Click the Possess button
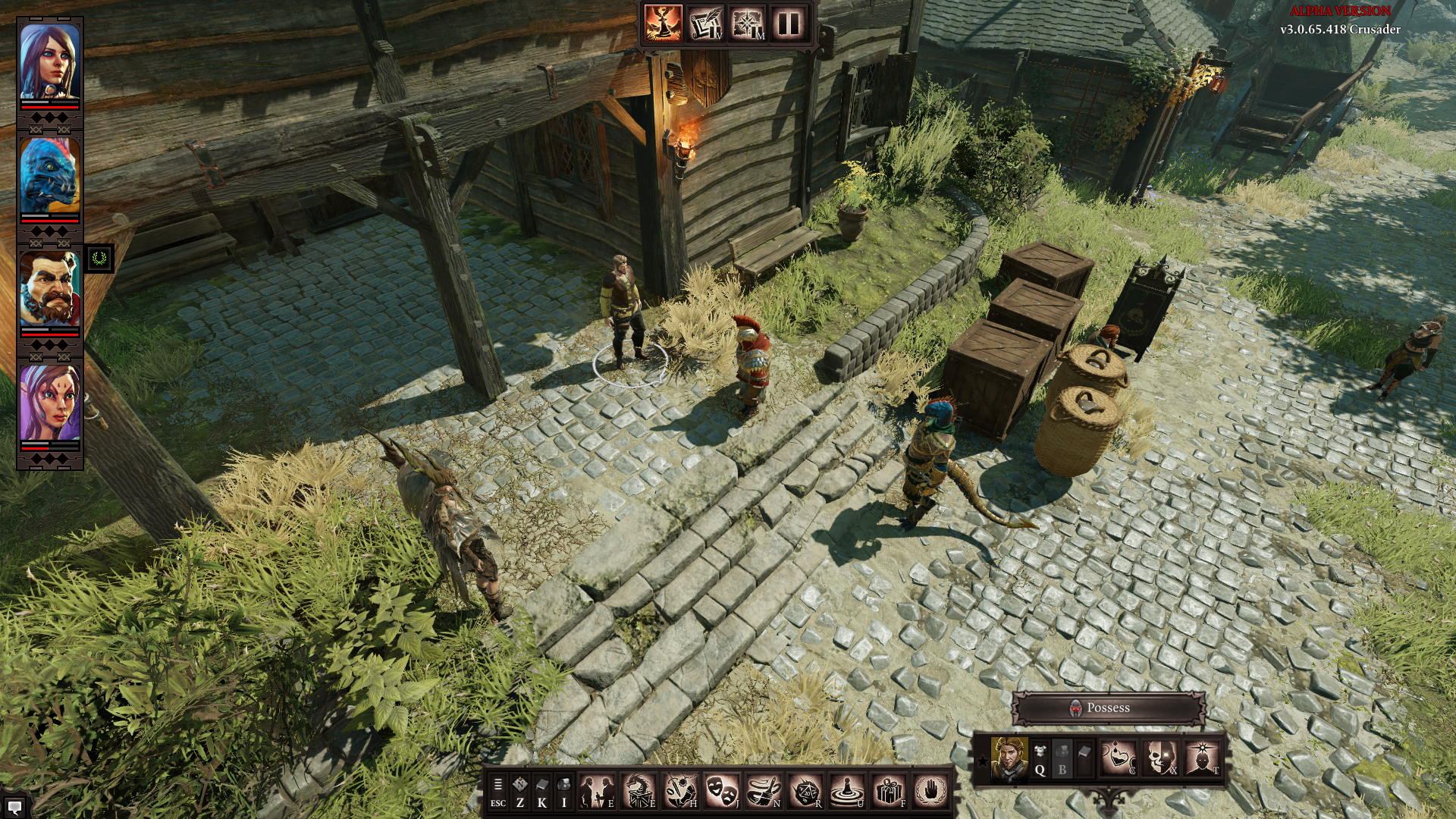Viewport: 1456px width, 819px height. point(1108,708)
